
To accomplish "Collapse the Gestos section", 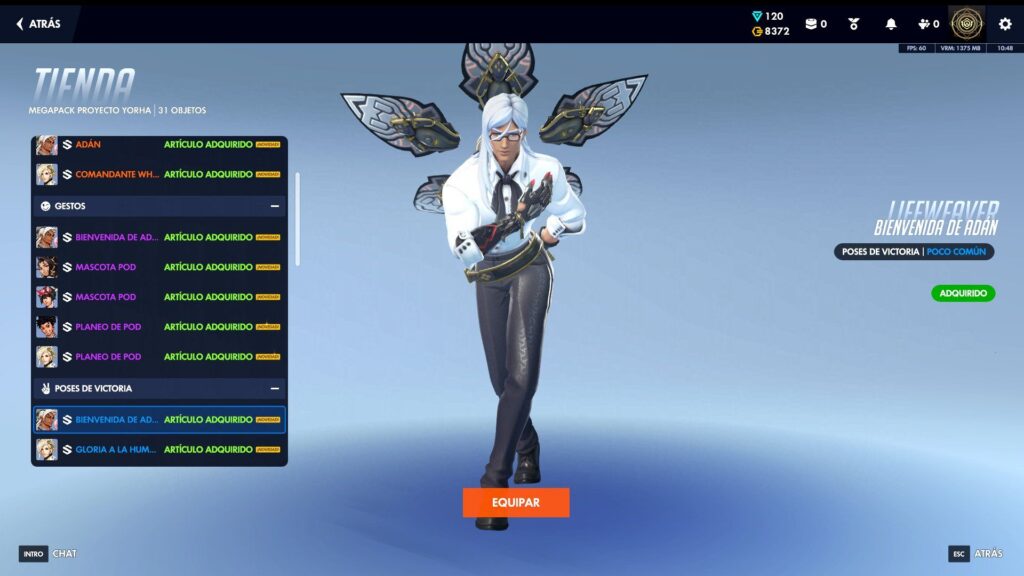I will point(274,207).
